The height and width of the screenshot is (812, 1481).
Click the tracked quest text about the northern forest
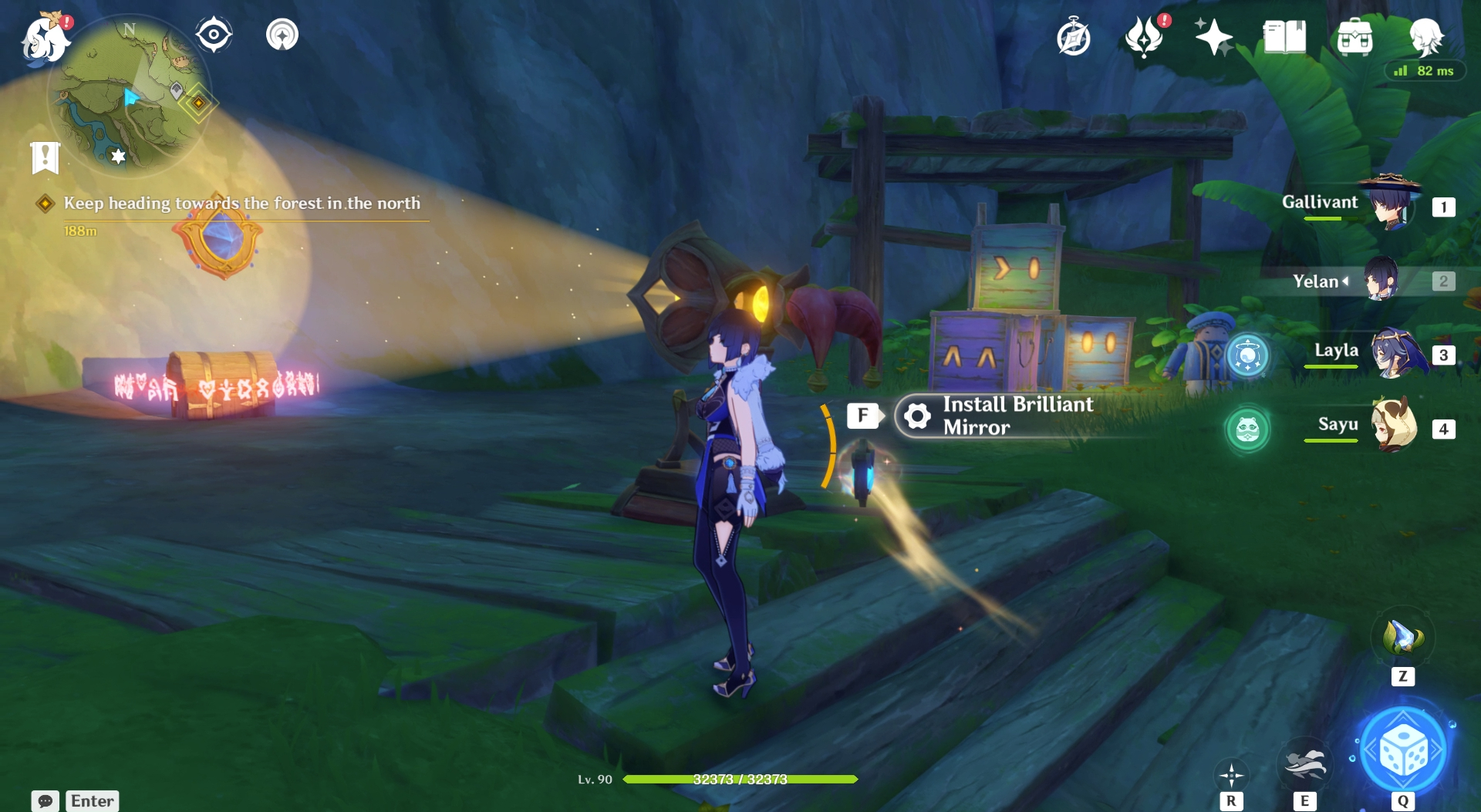coord(244,204)
